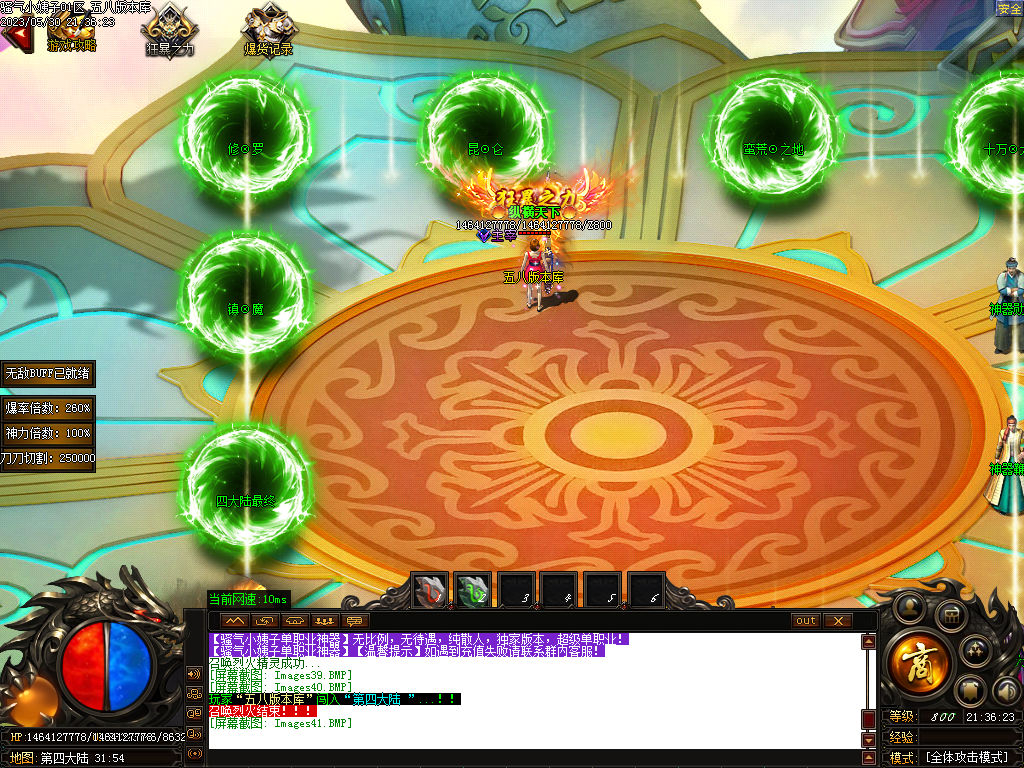1024x768 pixels.
Task: Select the red item in hotbar slot 1
Action: (x=431, y=591)
